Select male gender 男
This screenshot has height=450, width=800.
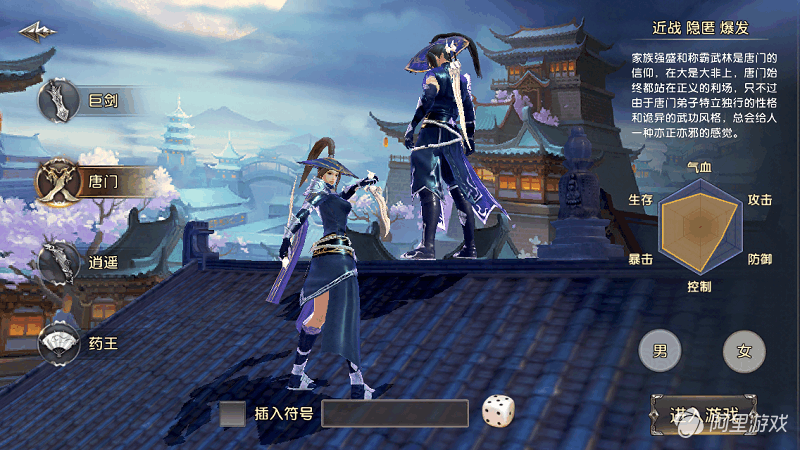pyautogui.click(x=660, y=351)
